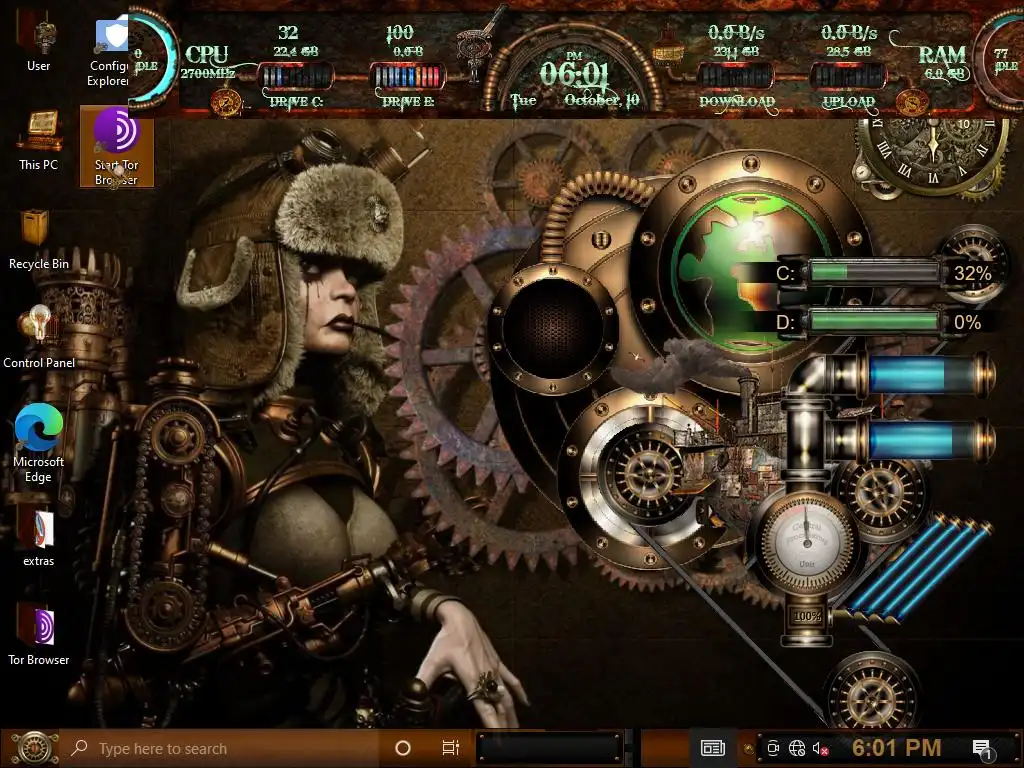Screen dimensions: 1024x768
Task: Open Task View on the taskbar
Action: (450, 748)
